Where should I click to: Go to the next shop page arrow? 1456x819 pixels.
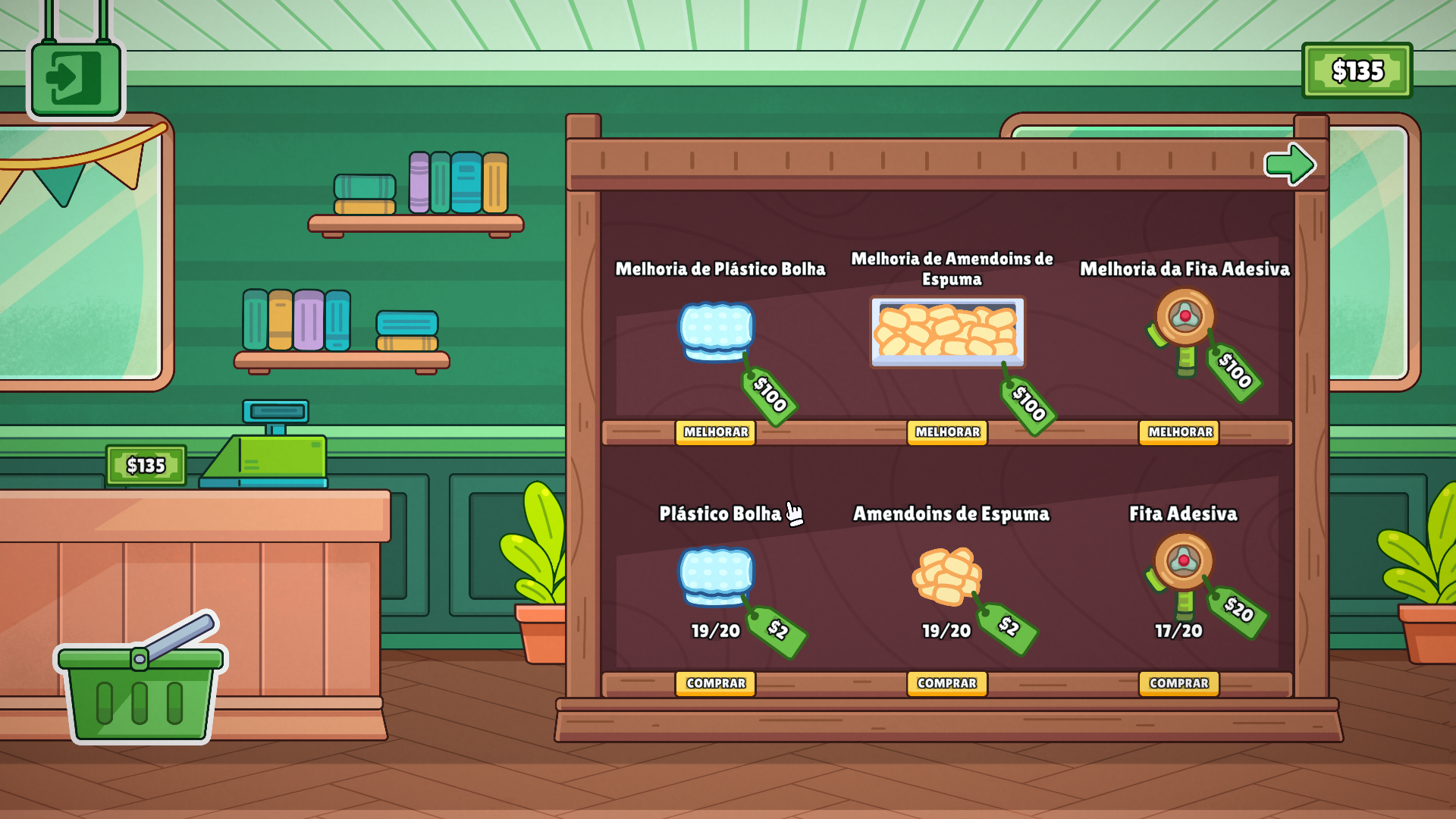1288,164
